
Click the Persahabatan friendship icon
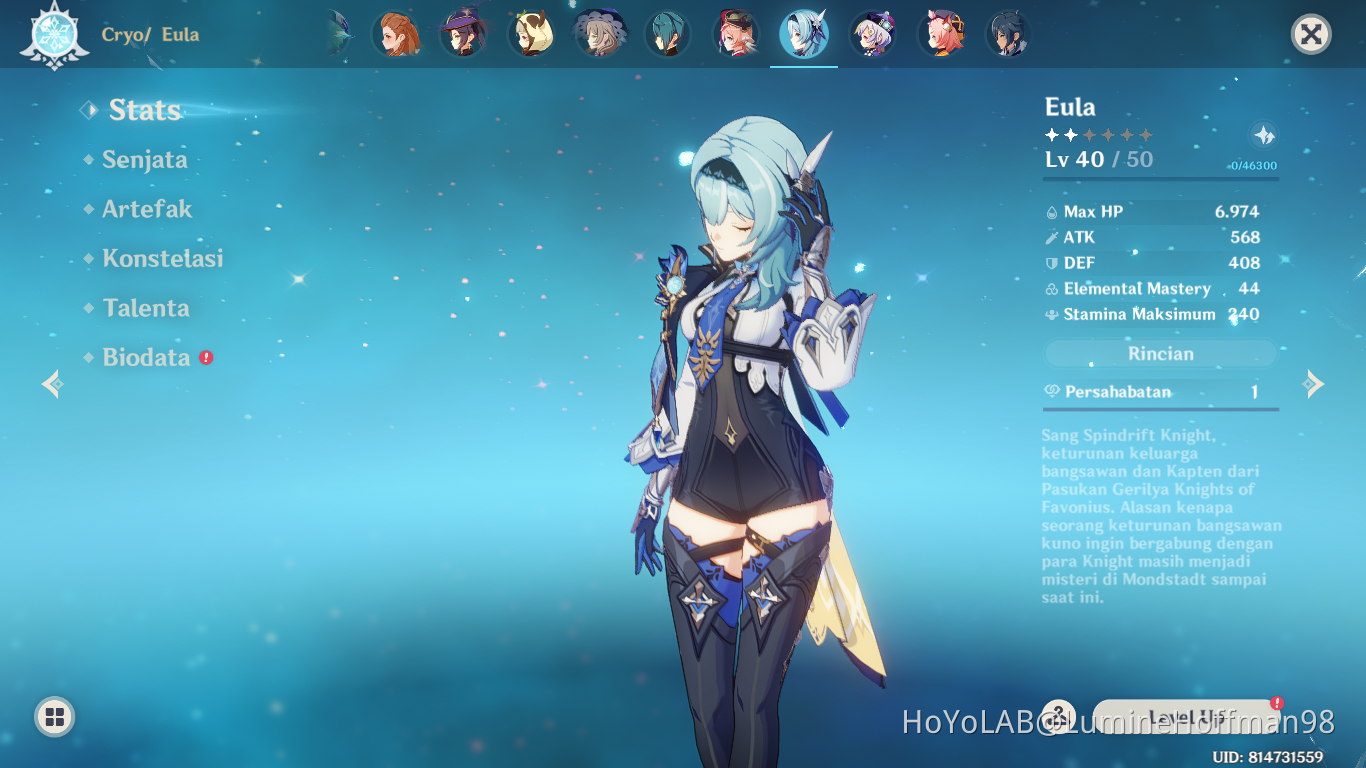click(1051, 391)
